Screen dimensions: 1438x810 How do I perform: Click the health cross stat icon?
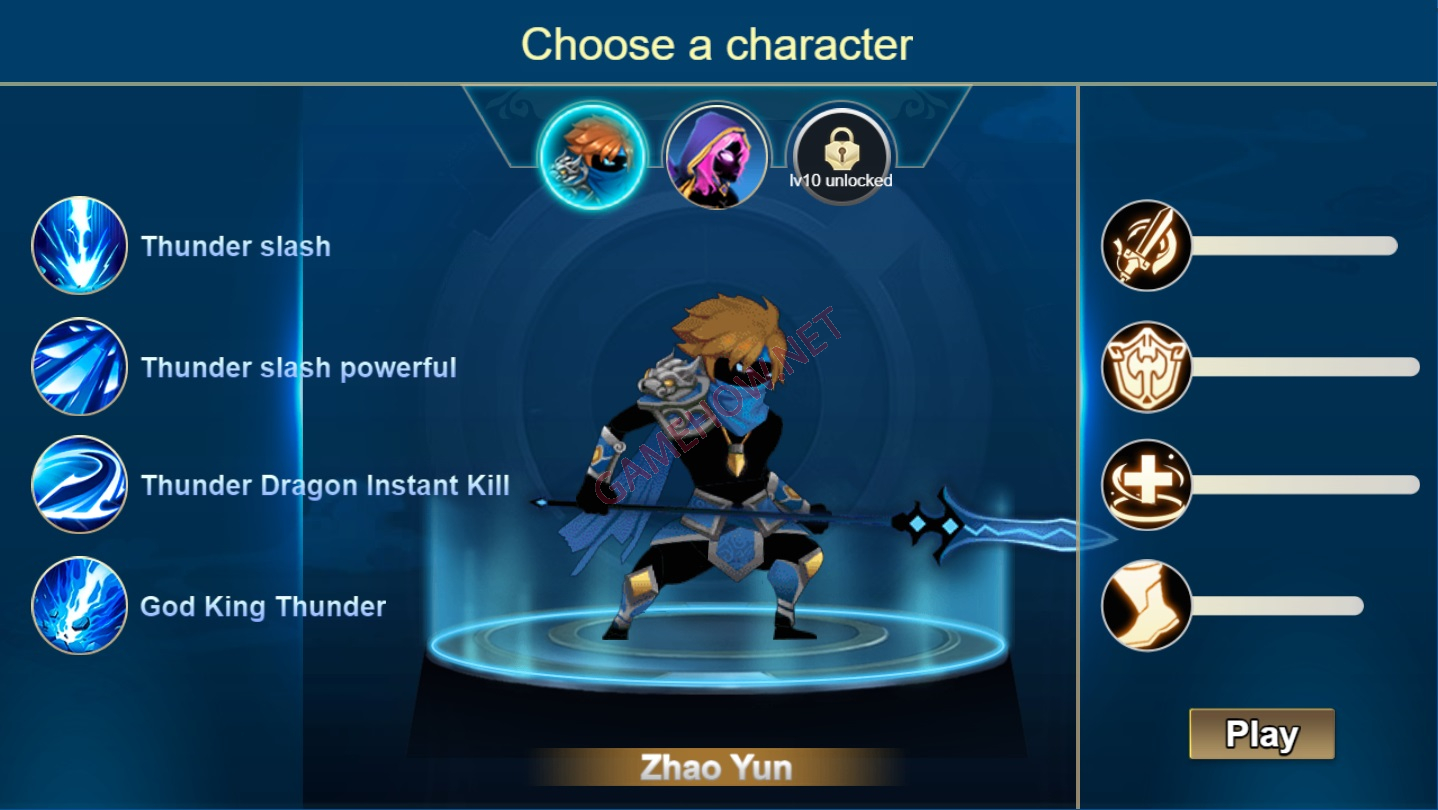click(x=1146, y=487)
